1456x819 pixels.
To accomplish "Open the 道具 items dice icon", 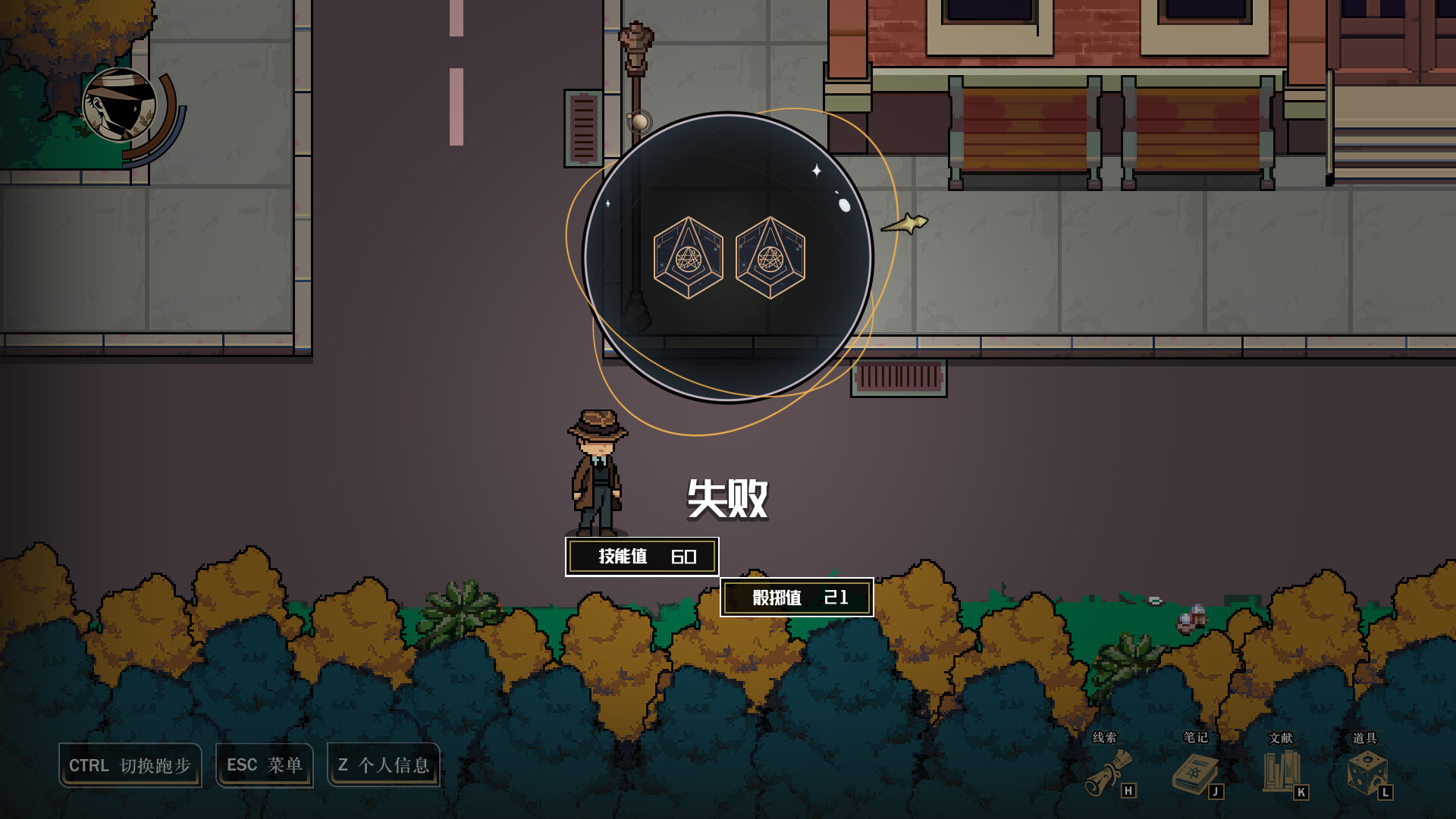I will (x=1367, y=773).
